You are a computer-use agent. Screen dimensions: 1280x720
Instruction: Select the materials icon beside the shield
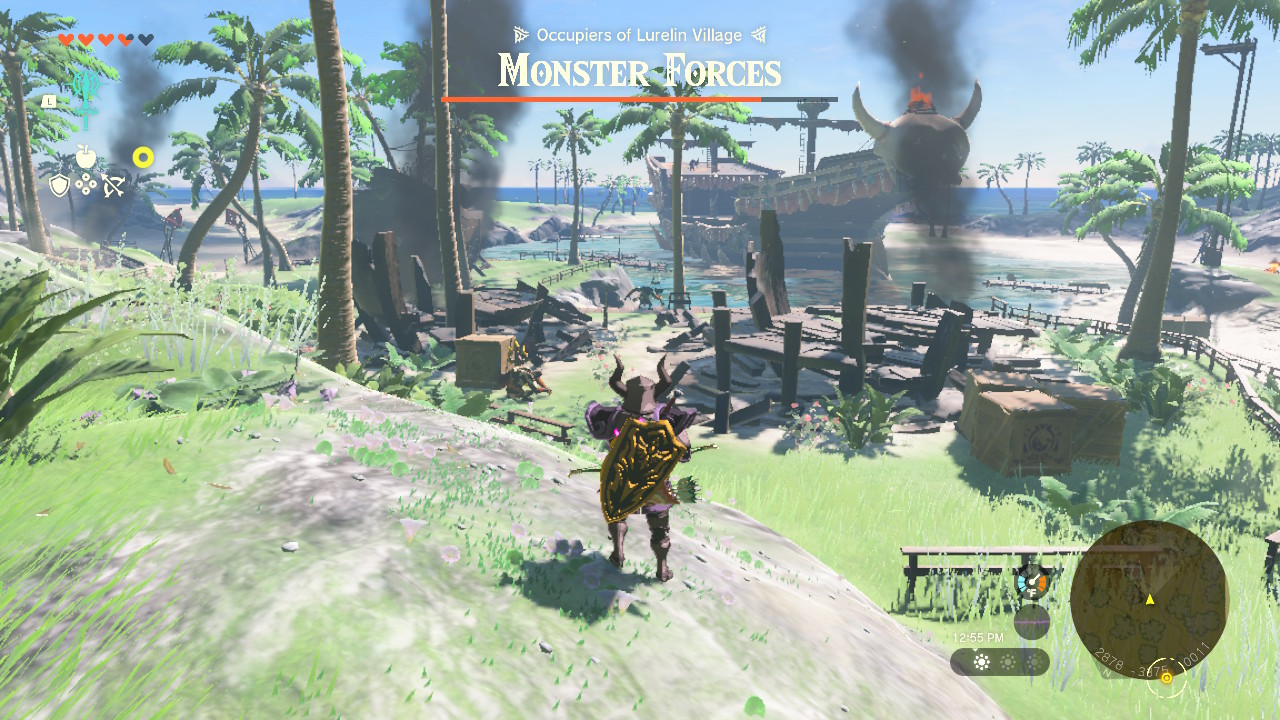[87, 186]
